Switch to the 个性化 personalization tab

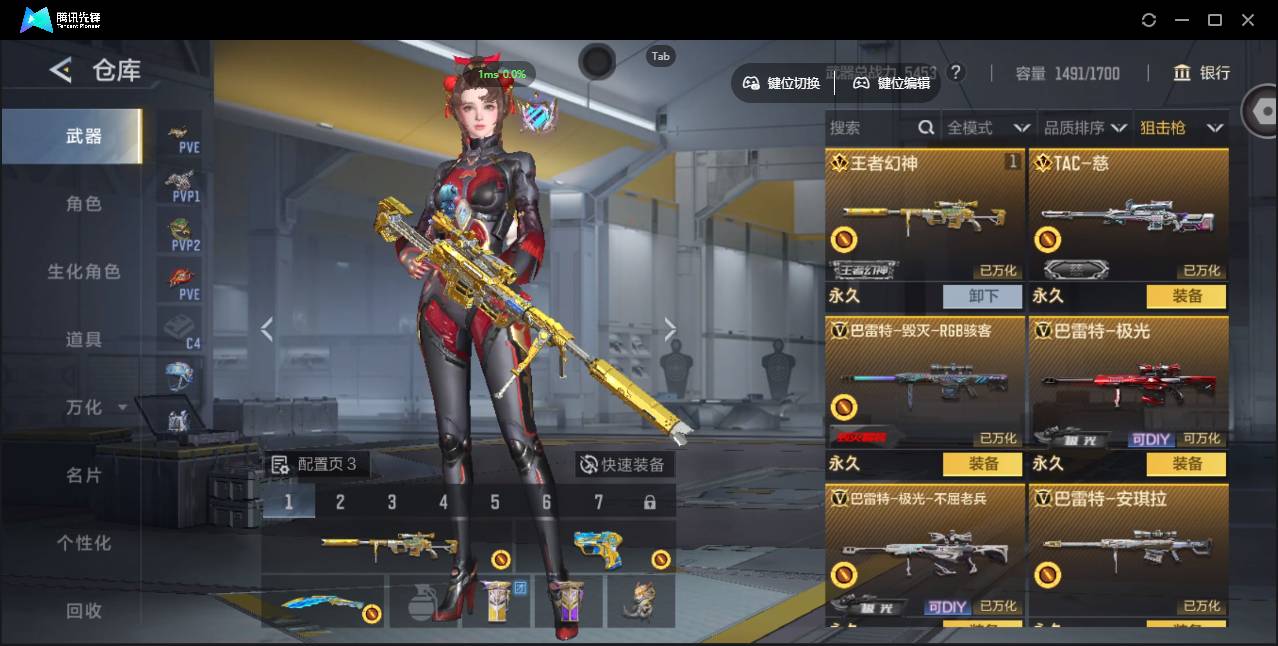[84, 543]
